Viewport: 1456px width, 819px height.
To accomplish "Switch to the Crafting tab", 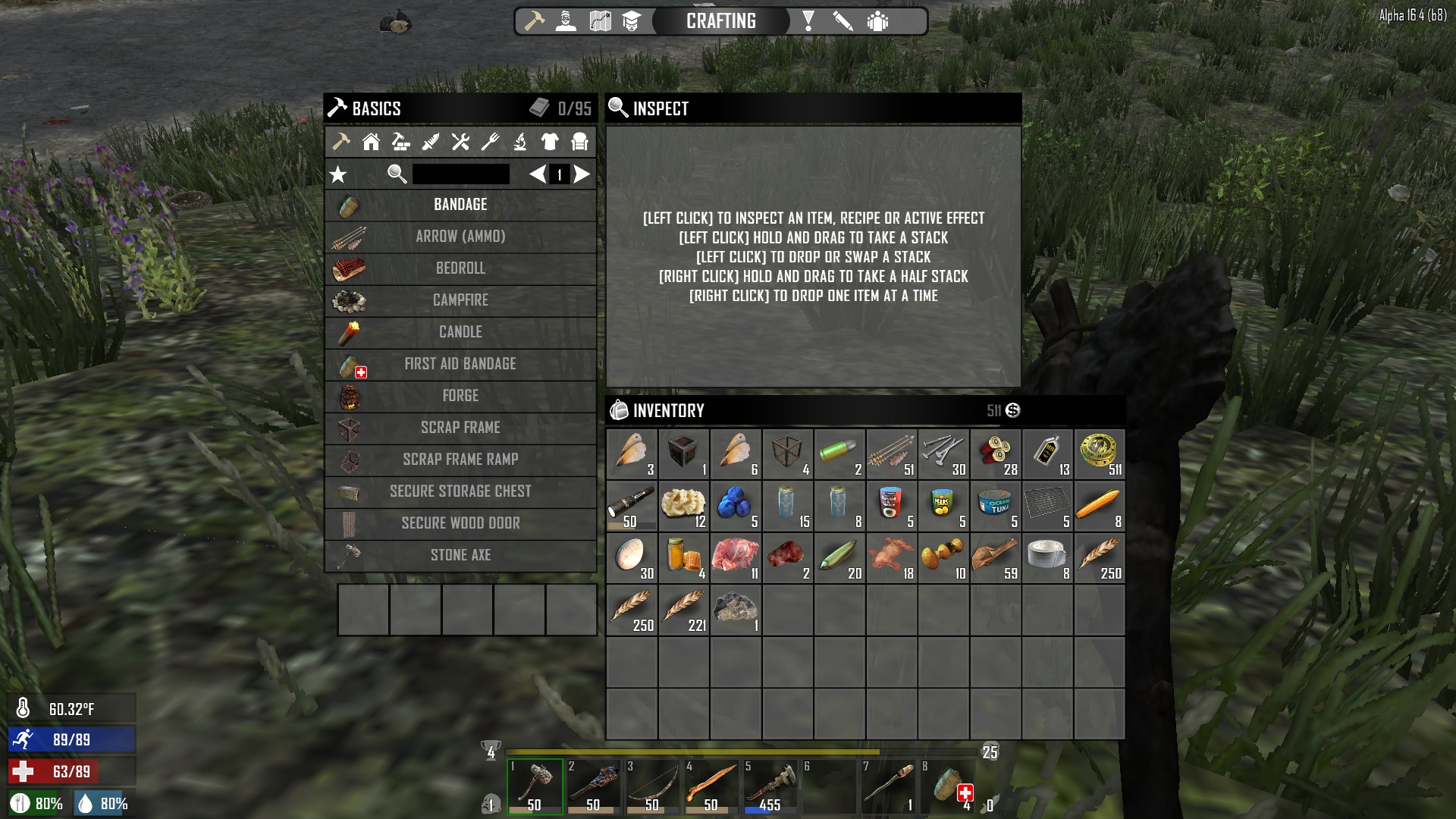I will pyautogui.click(x=720, y=21).
